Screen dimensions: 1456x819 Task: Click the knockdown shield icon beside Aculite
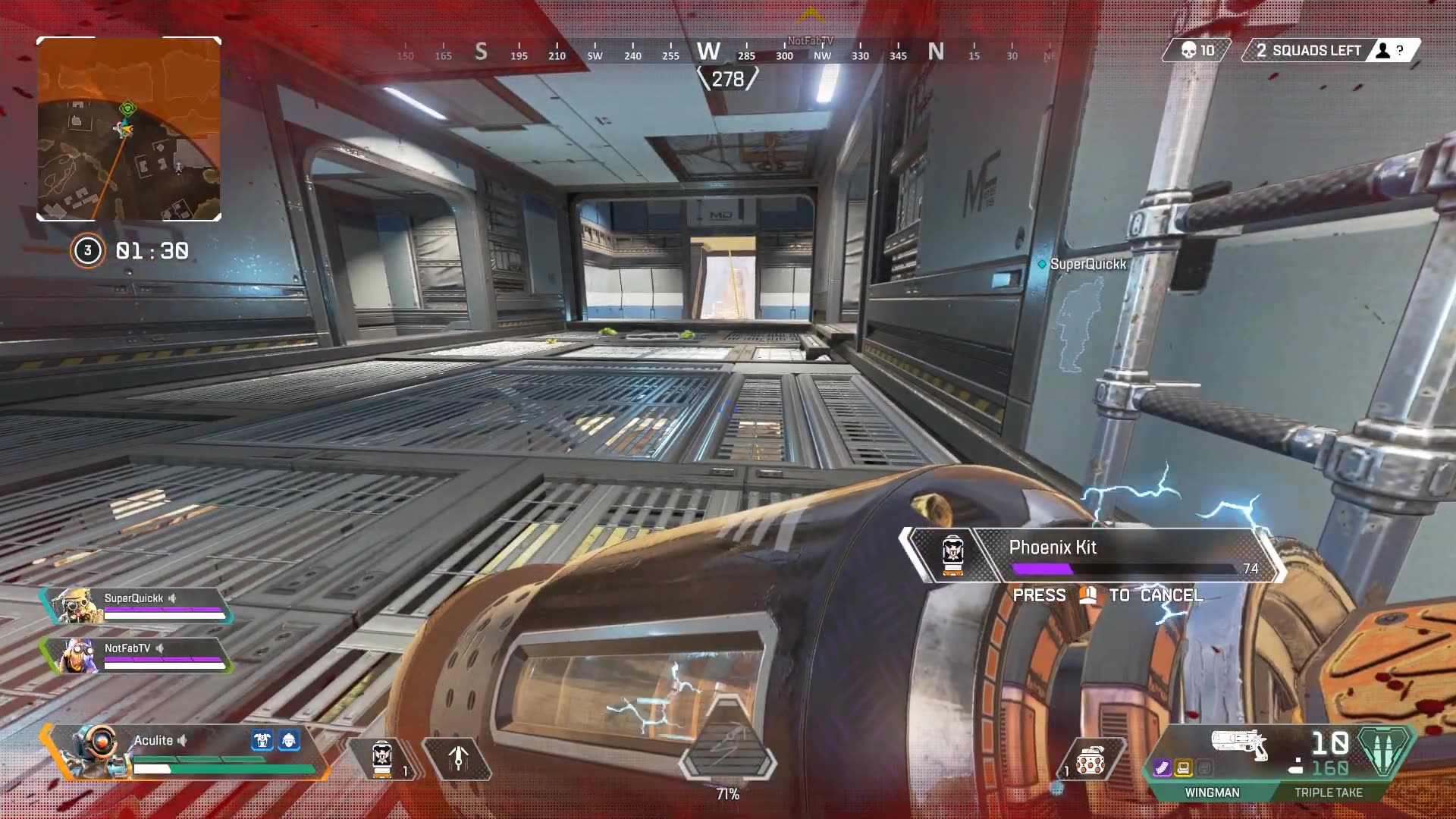(x=262, y=741)
